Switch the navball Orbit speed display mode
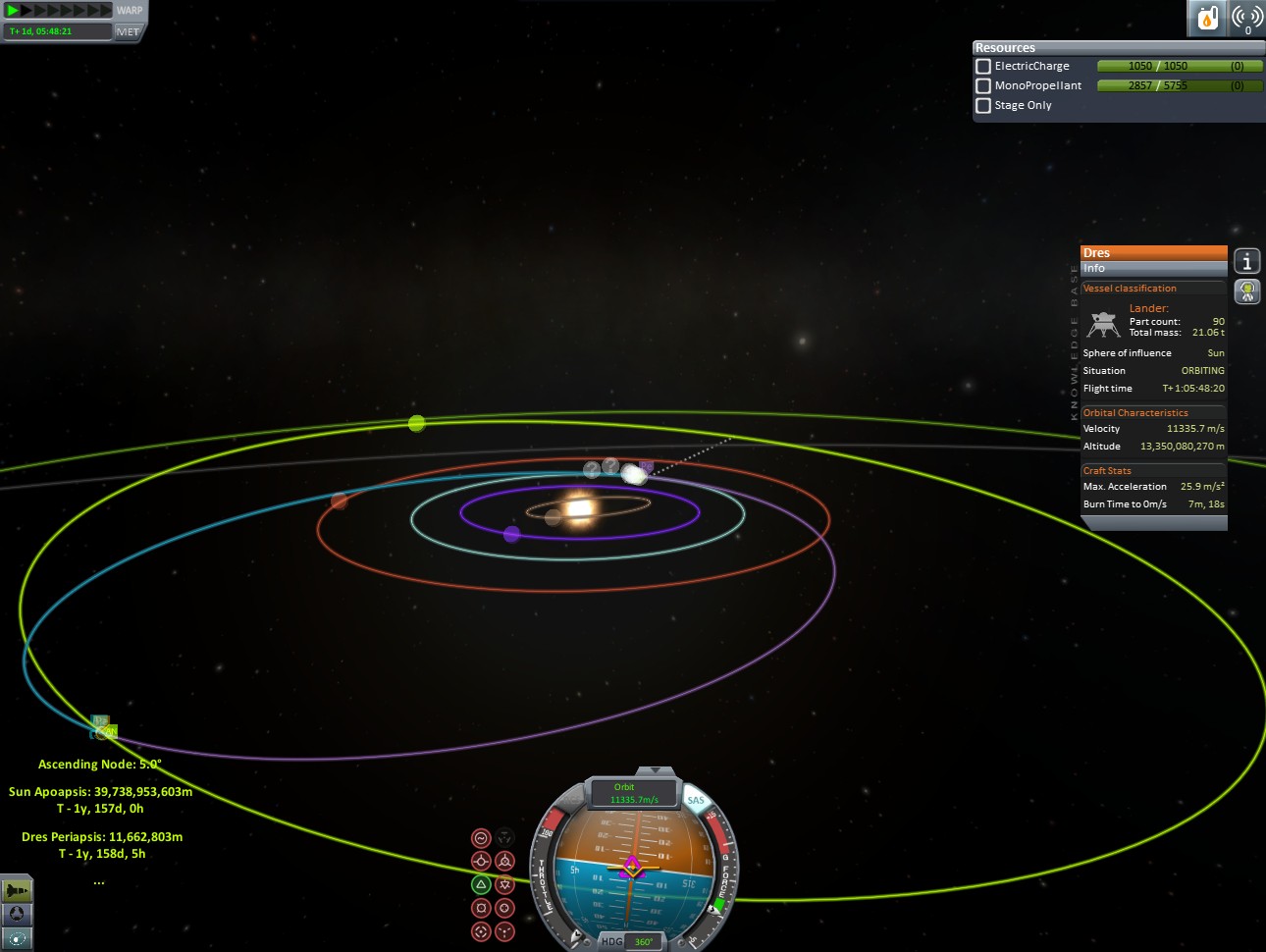Screen dimensions: 1266x952 pyautogui.click(x=633, y=793)
